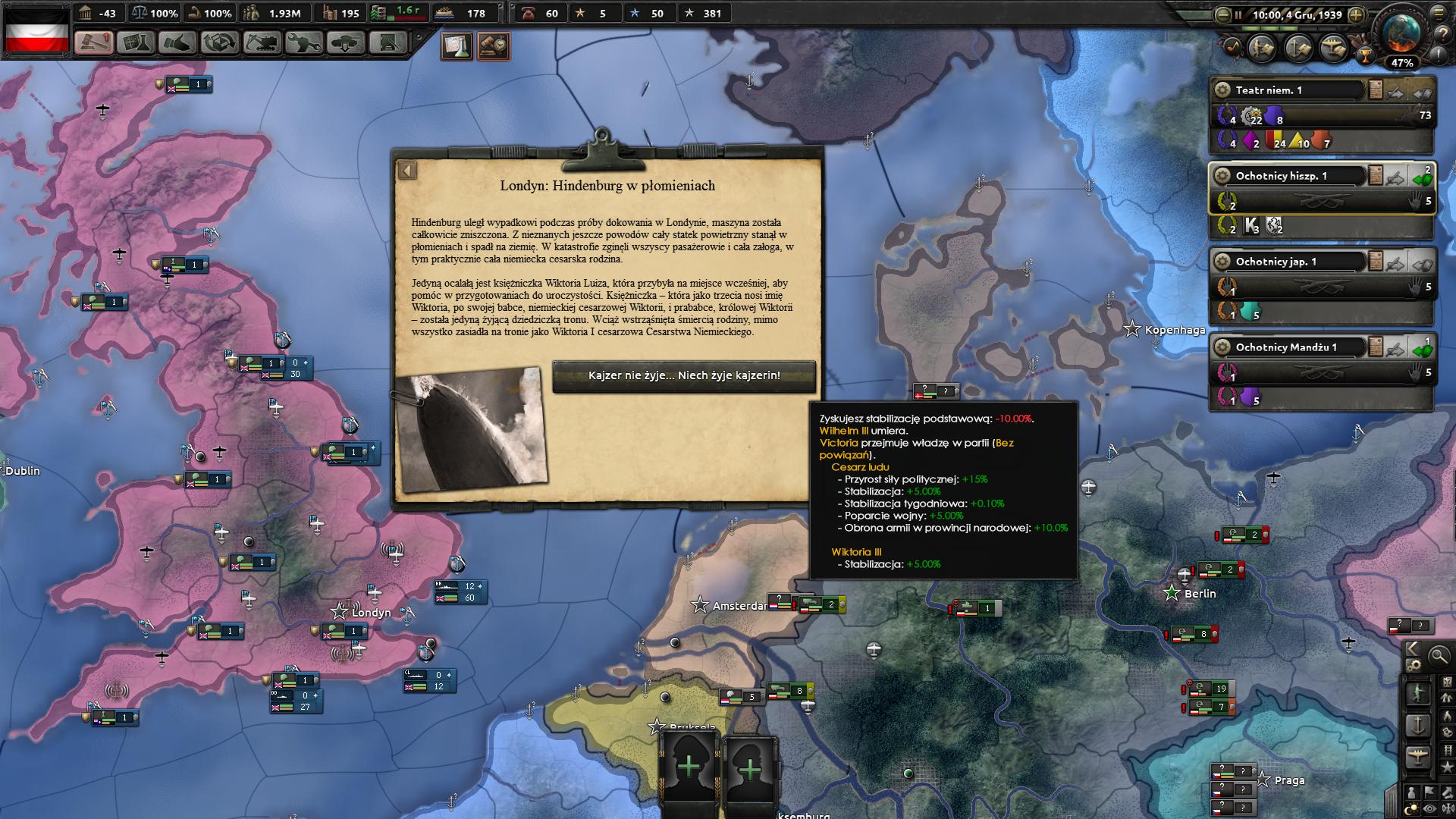Open the achievements trophy icon

(1366, 54)
